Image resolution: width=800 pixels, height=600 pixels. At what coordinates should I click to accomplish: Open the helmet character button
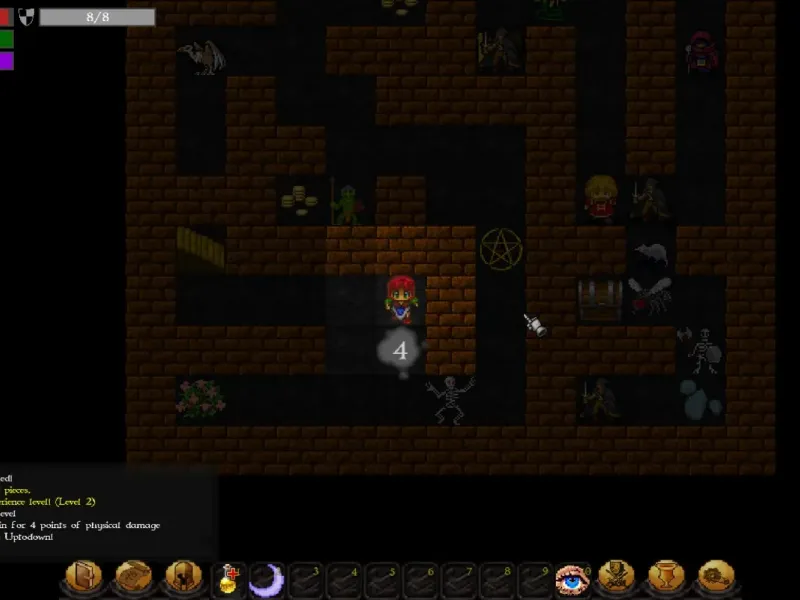(x=181, y=578)
